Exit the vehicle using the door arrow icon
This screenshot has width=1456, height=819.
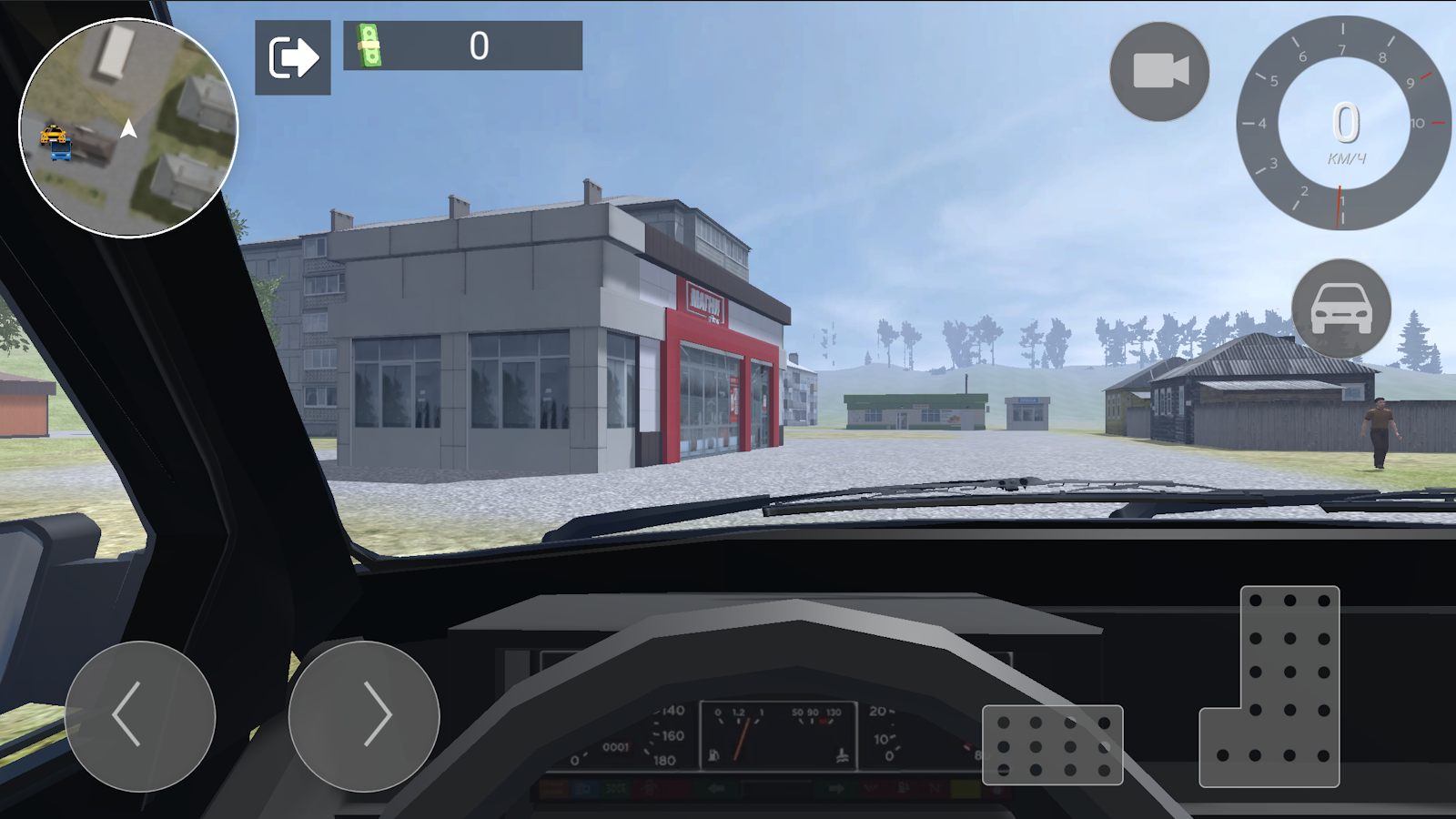[x=293, y=57]
